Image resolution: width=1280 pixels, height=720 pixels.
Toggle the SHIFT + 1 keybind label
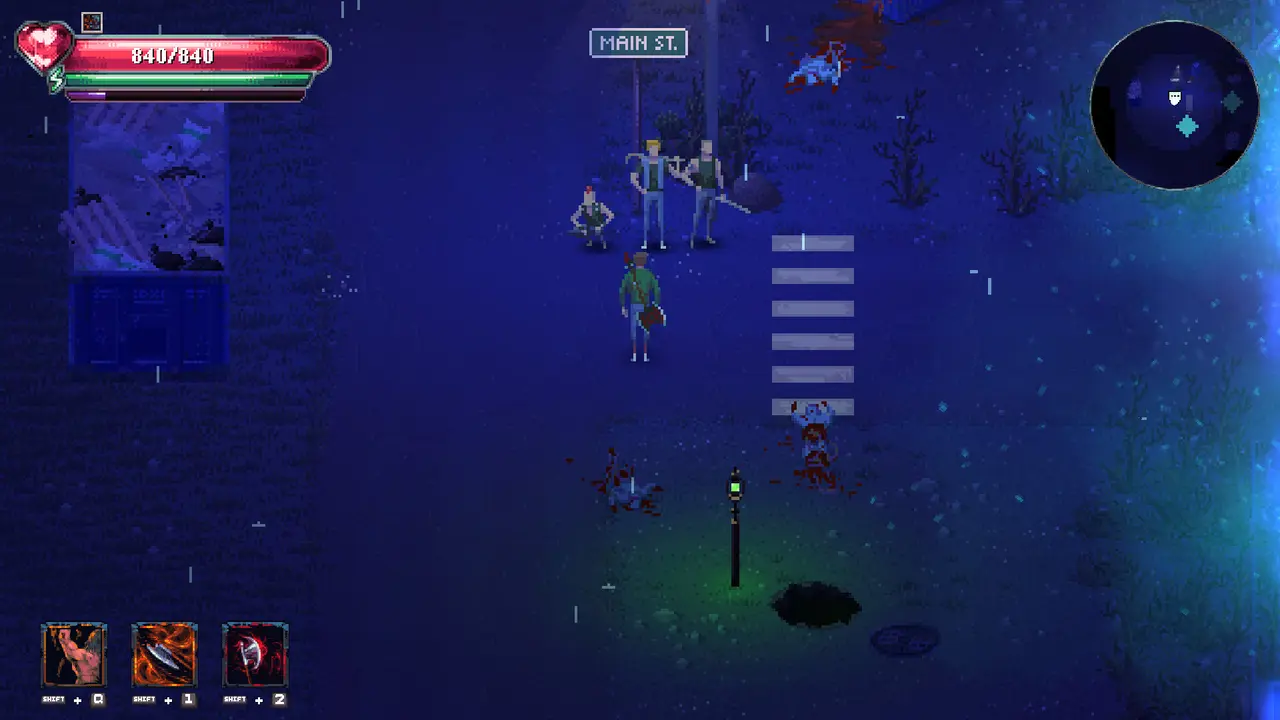[164, 699]
